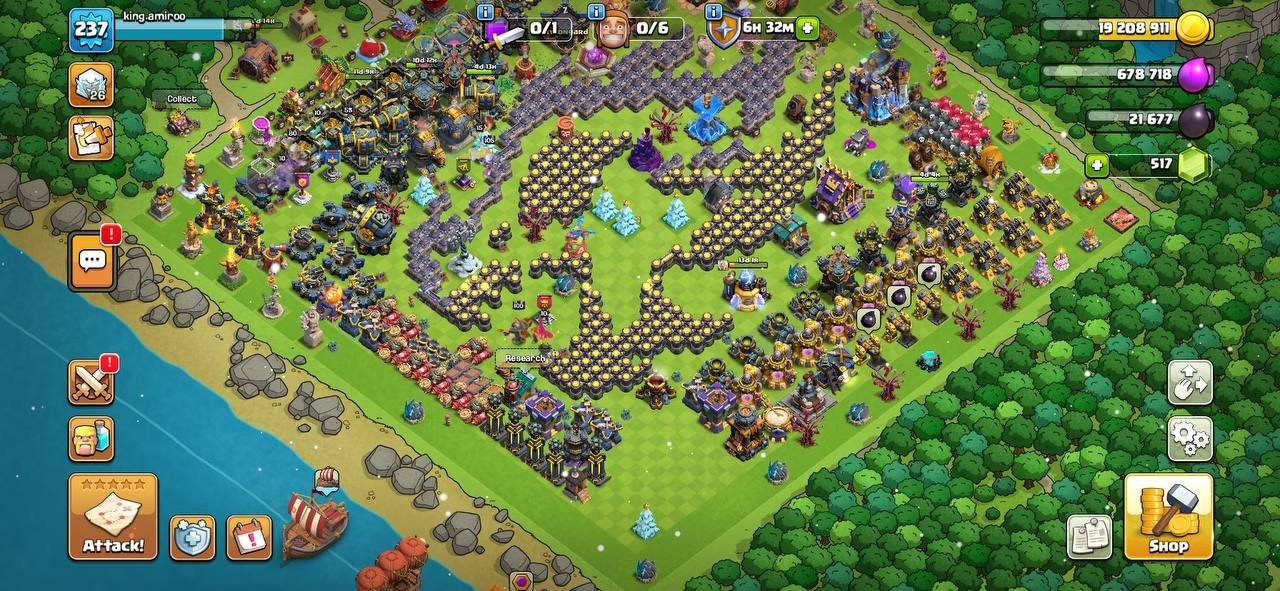Enter village layout edit mode

[x=1190, y=383]
